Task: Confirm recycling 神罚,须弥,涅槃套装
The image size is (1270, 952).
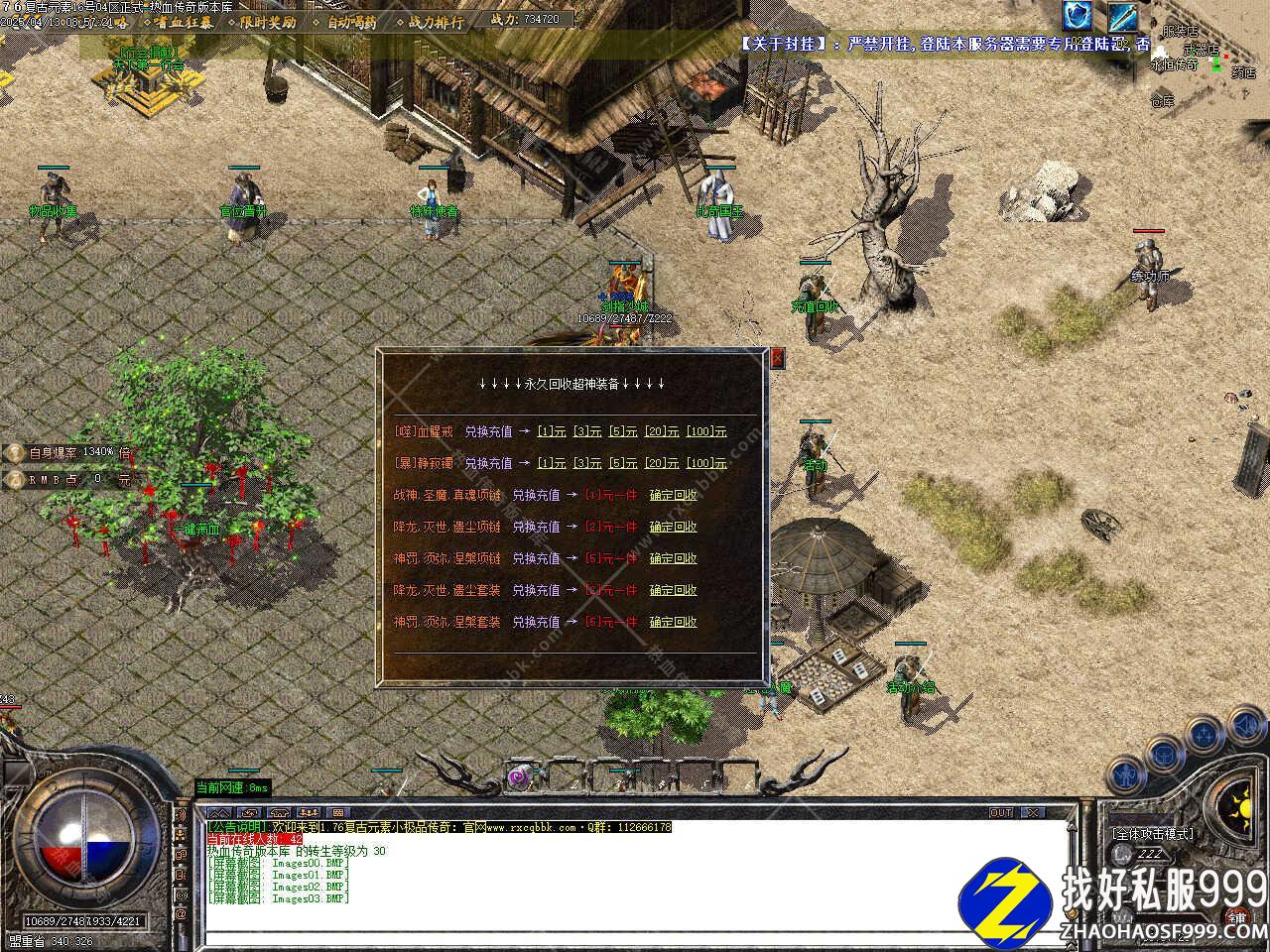Action: [x=673, y=622]
